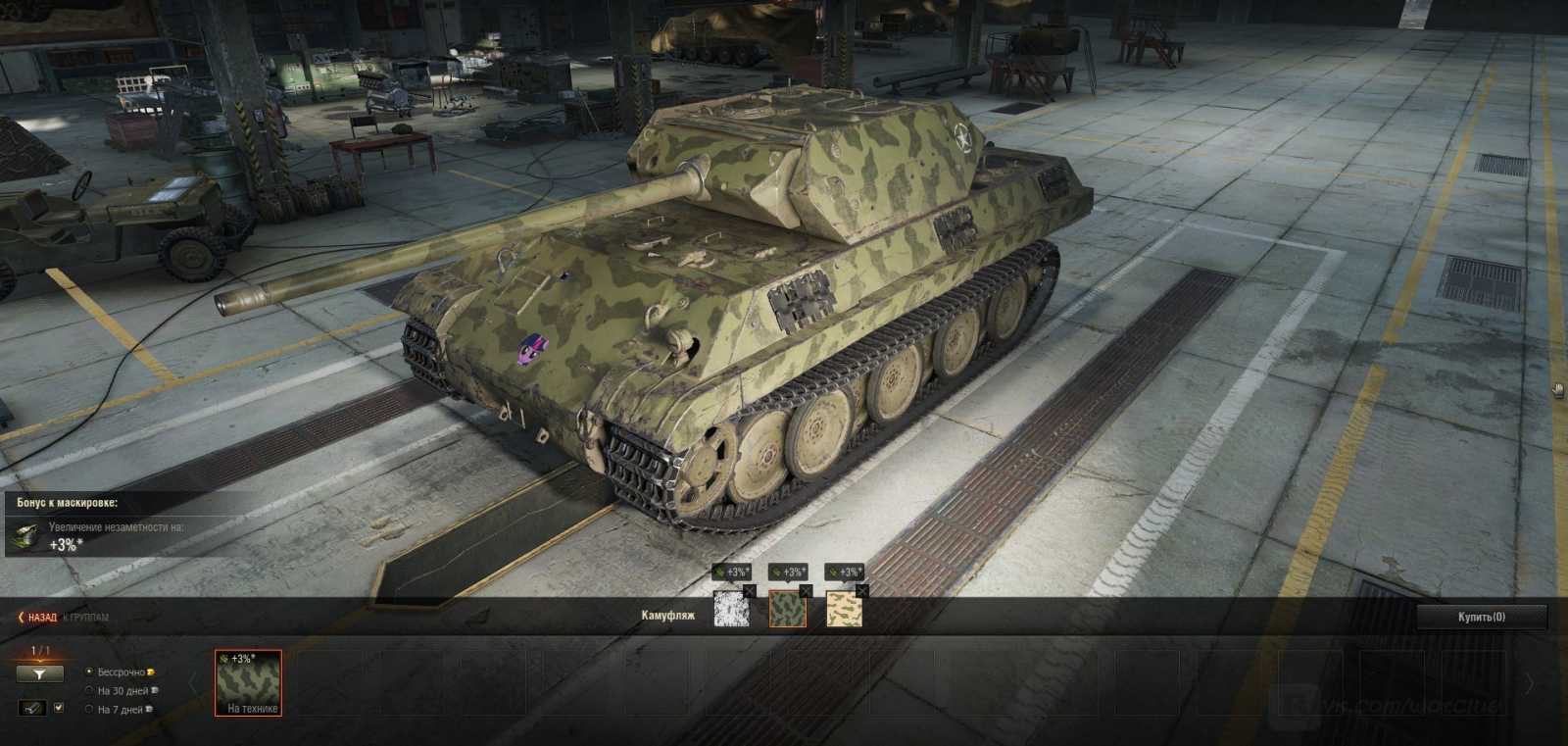1568x746 pixels.
Task: Click the Купить(0) purchase button
Action: 1481,617
